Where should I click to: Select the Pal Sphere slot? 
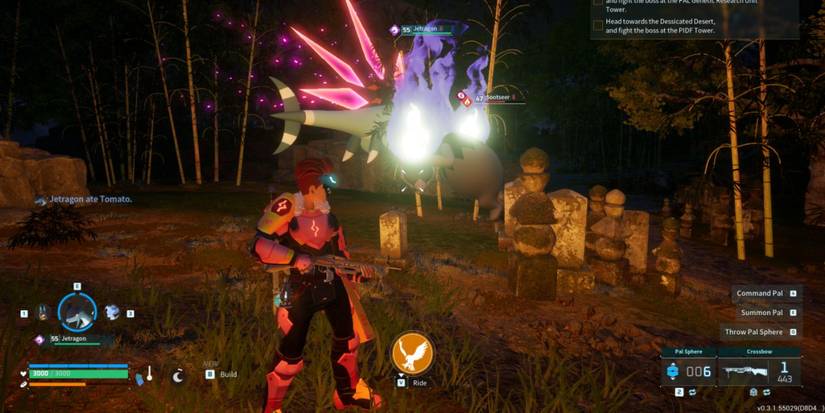click(688, 371)
